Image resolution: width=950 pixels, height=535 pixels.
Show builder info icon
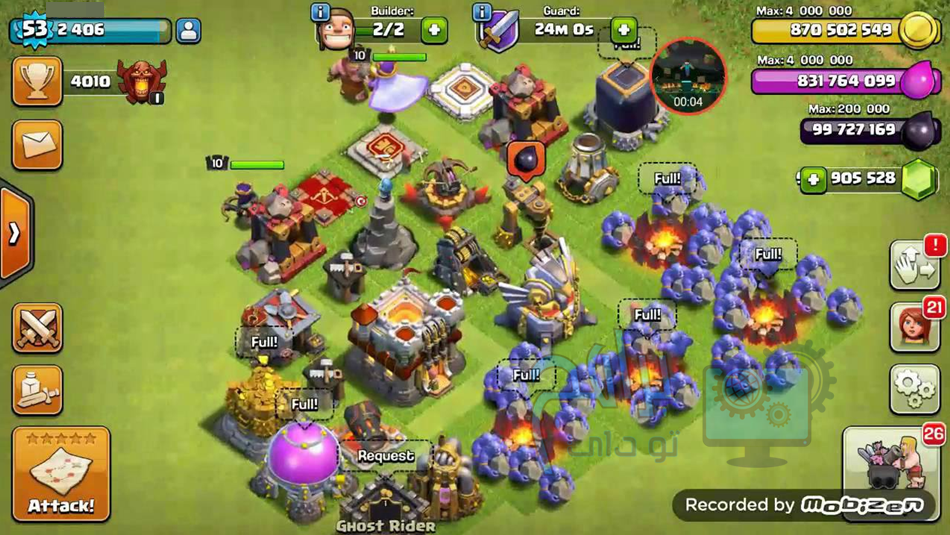321,12
